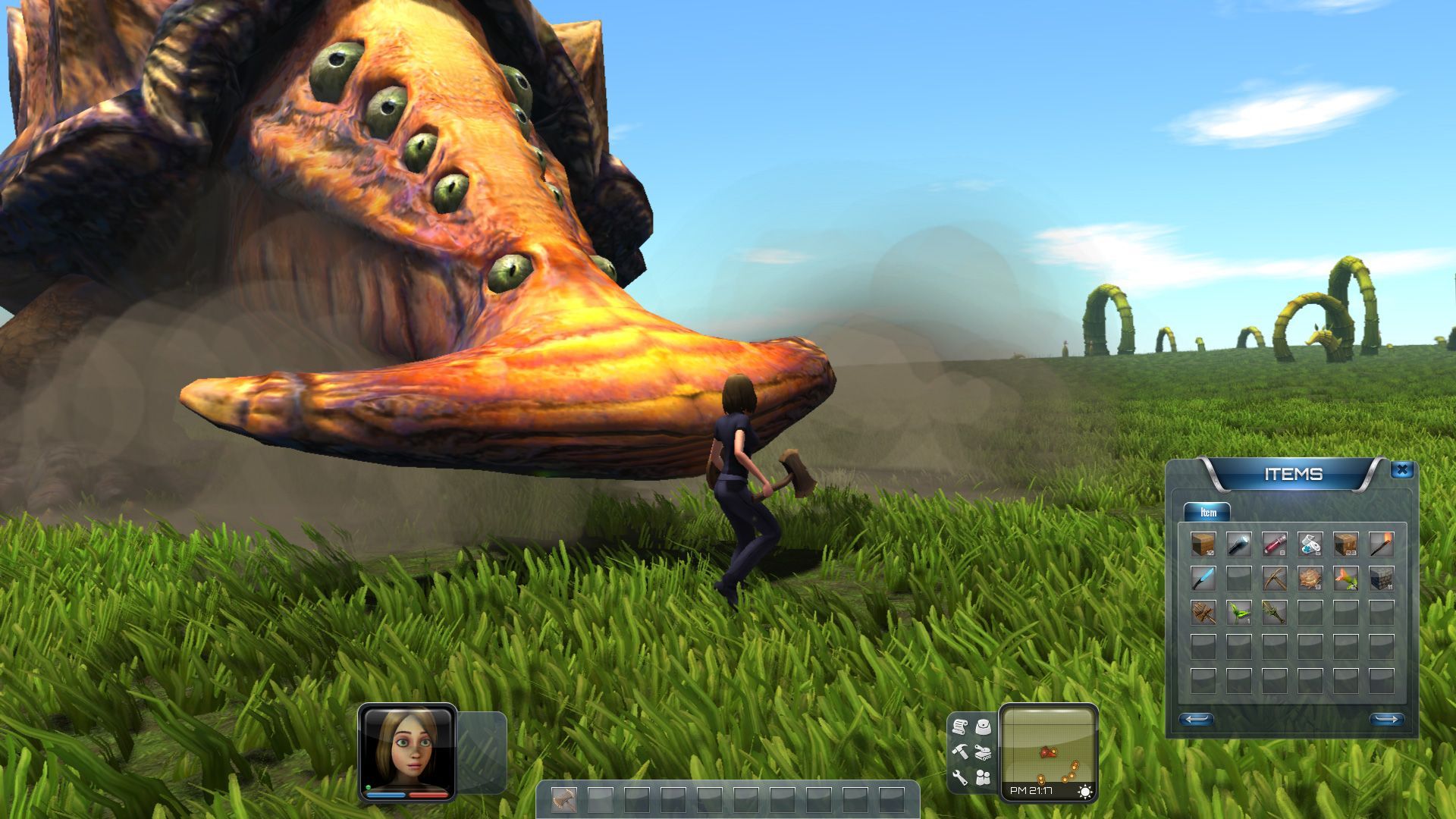Image resolution: width=1456 pixels, height=819 pixels.
Task: Select the bandage roll item
Action: (x=1310, y=544)
